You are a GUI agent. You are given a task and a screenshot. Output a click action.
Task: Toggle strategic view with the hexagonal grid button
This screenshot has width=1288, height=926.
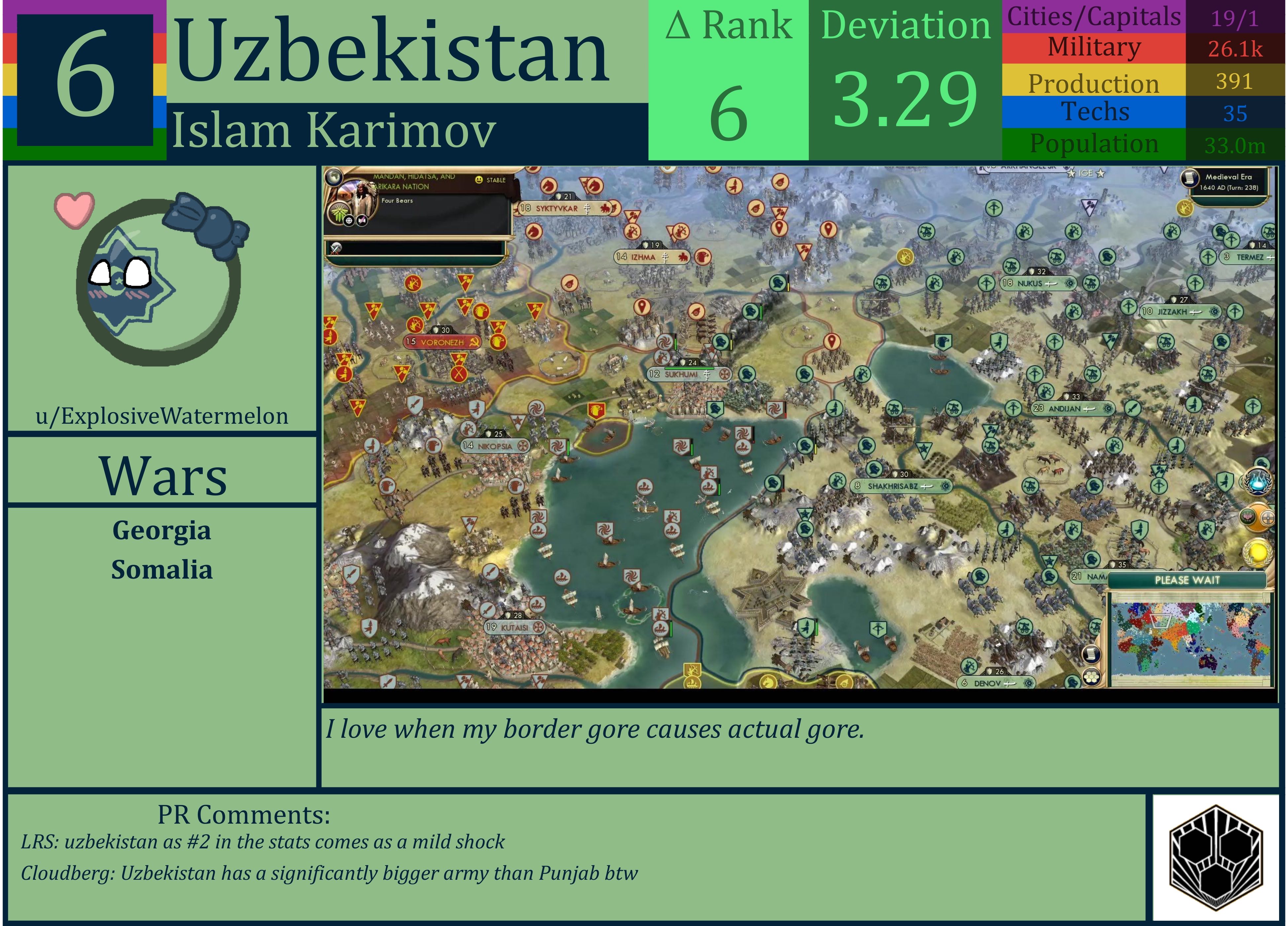tap(1091, 678)
